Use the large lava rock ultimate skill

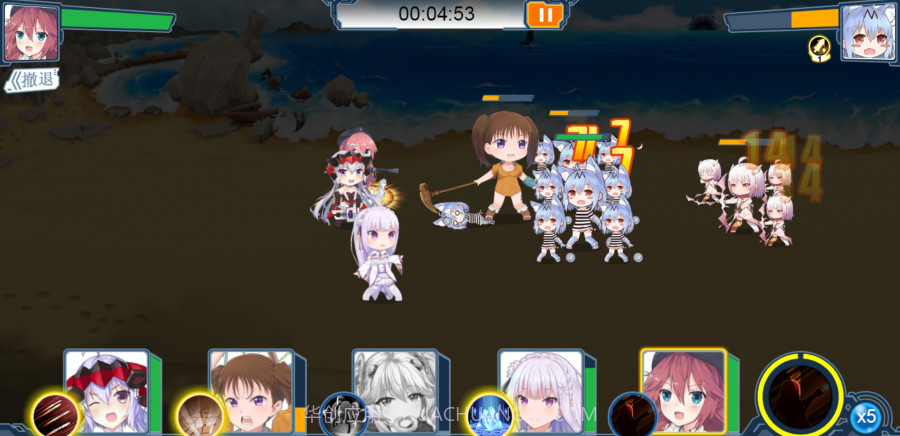pos(799,391)
